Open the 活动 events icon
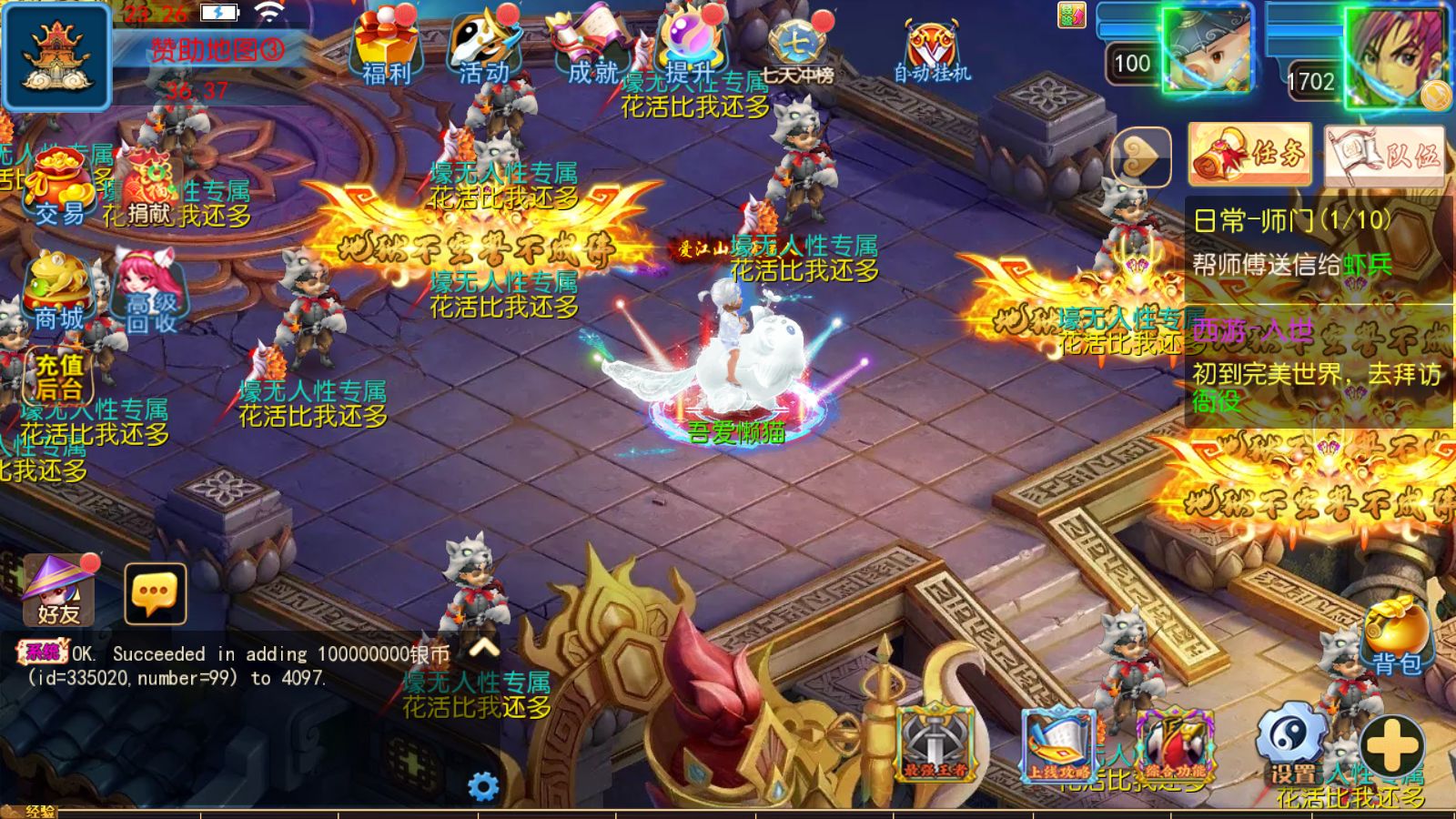 coord(485,47)
